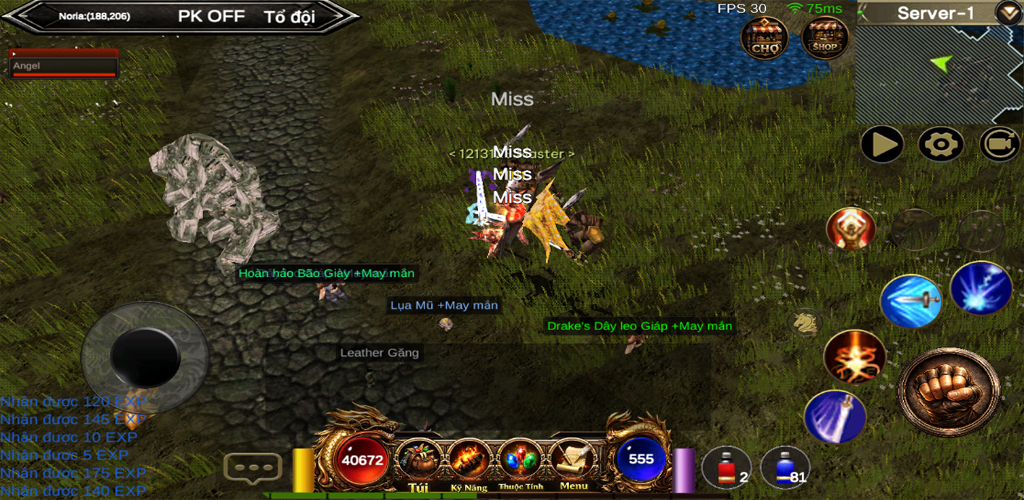Open the scroll Menu button
This screenshot has height=500, width=1024.
573,462
